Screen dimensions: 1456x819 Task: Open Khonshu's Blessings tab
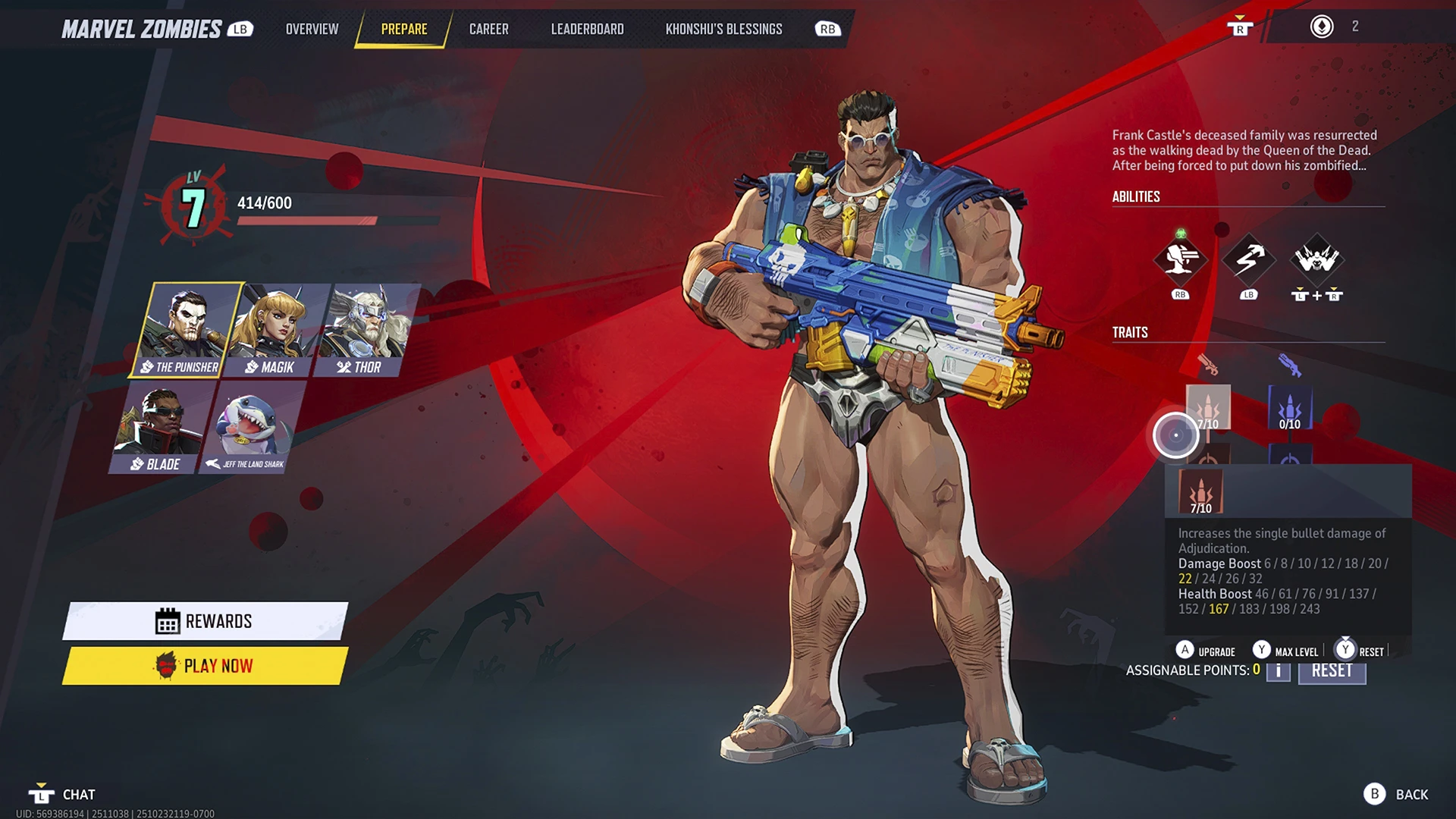point(723,30)
